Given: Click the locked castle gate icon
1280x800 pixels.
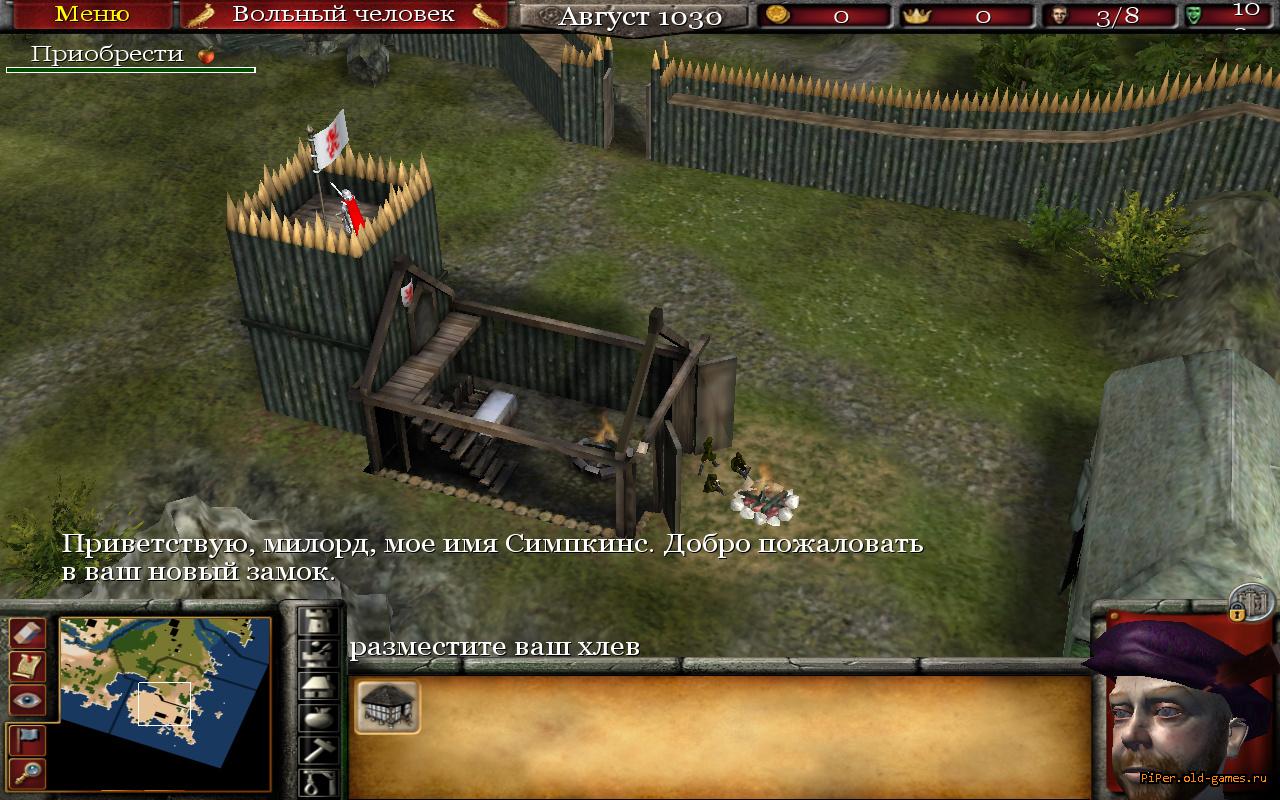Looking at the screenshot, I should point(1251,601).
